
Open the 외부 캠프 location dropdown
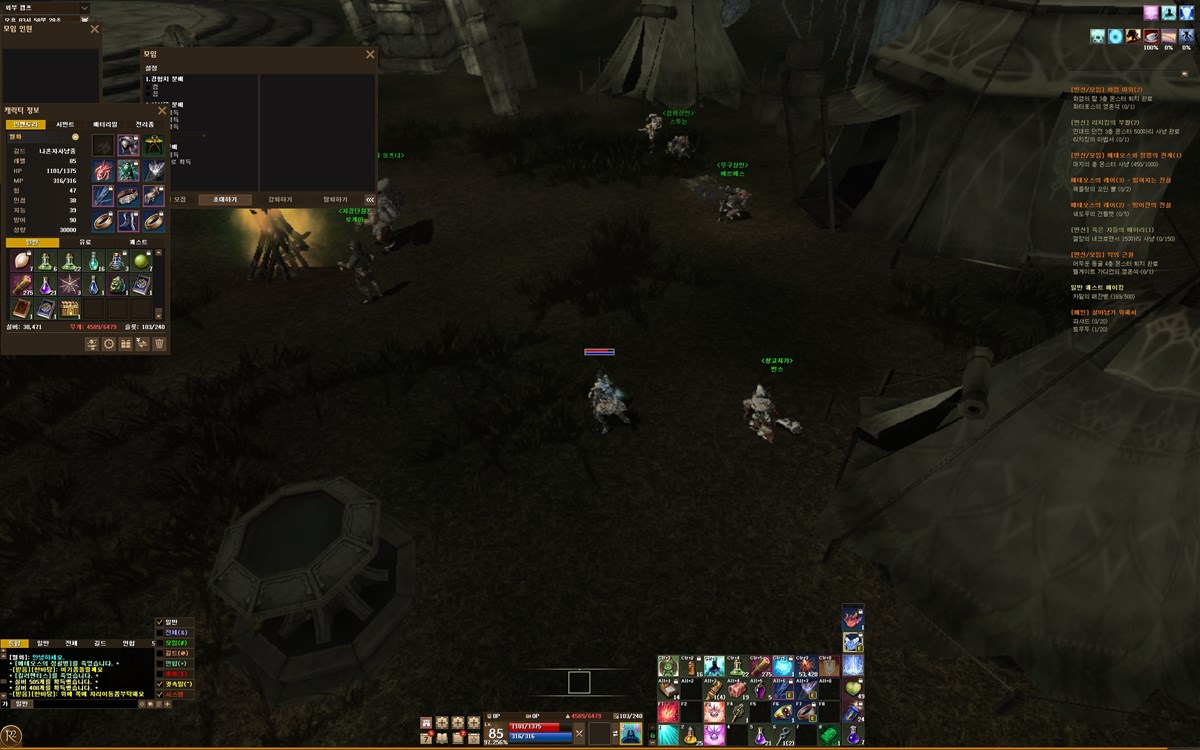(84, 7)
